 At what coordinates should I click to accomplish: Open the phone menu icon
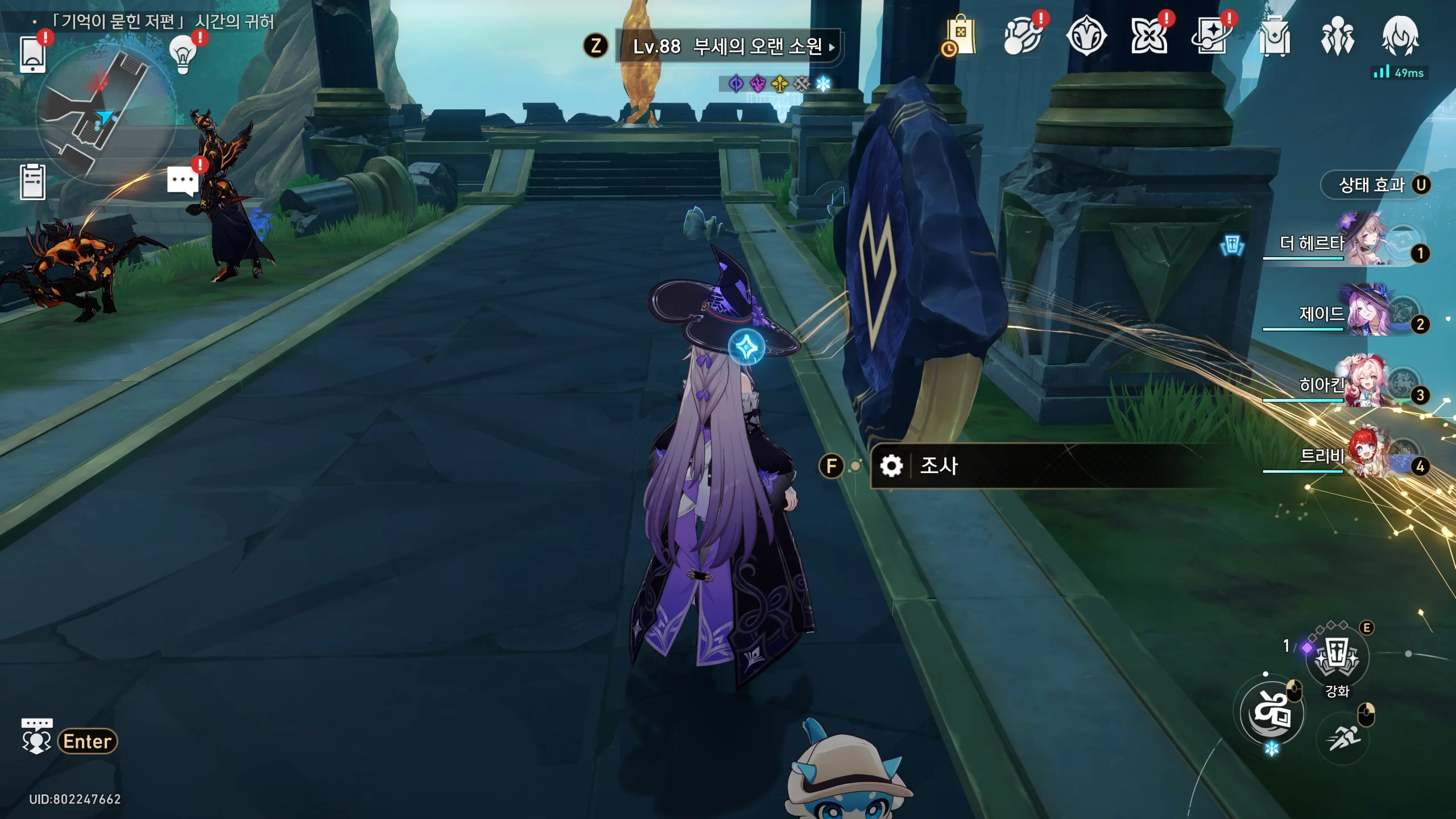pyautogui.click(x=32, y=54)
